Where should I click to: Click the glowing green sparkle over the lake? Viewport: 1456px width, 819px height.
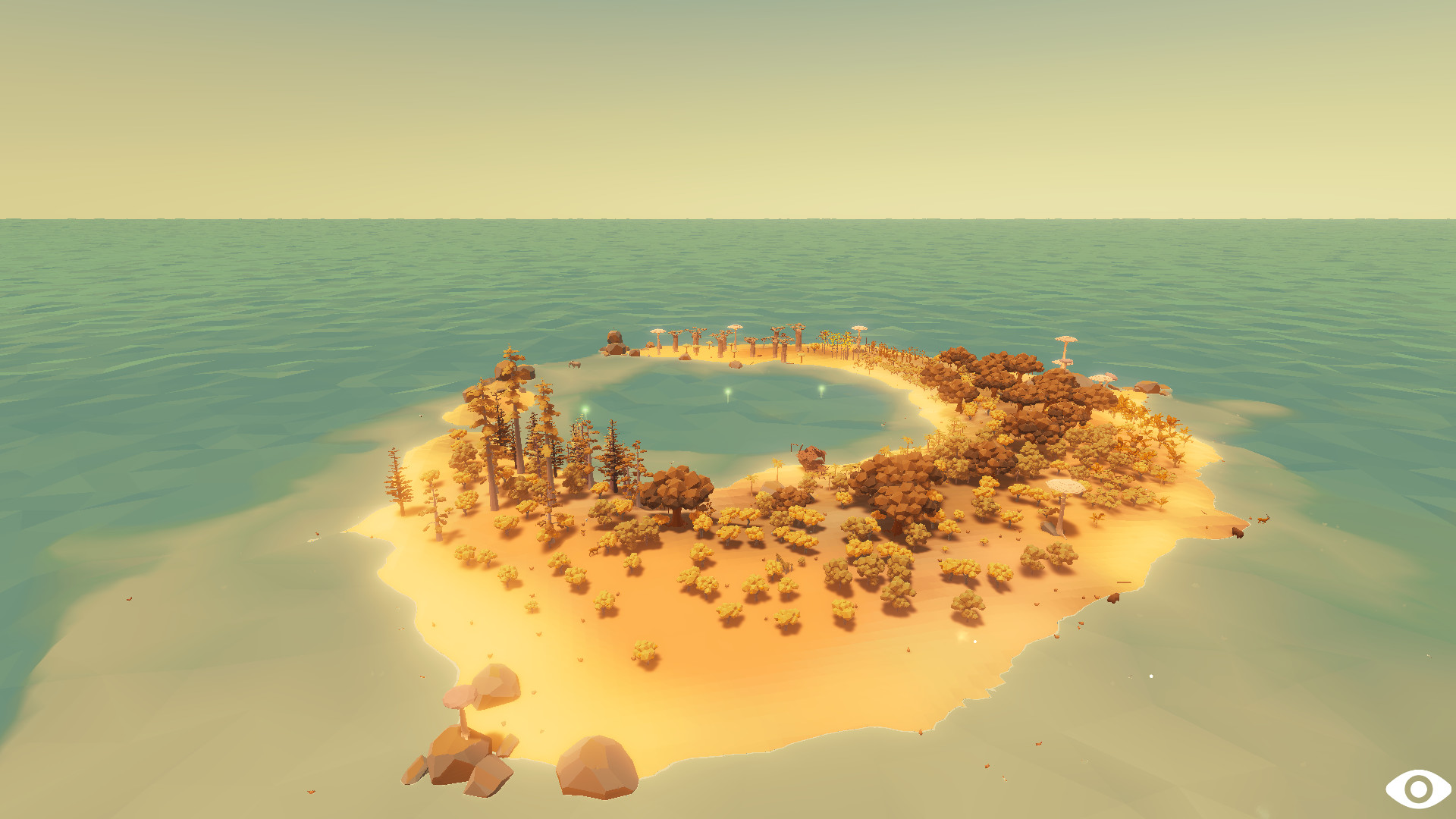726,391
